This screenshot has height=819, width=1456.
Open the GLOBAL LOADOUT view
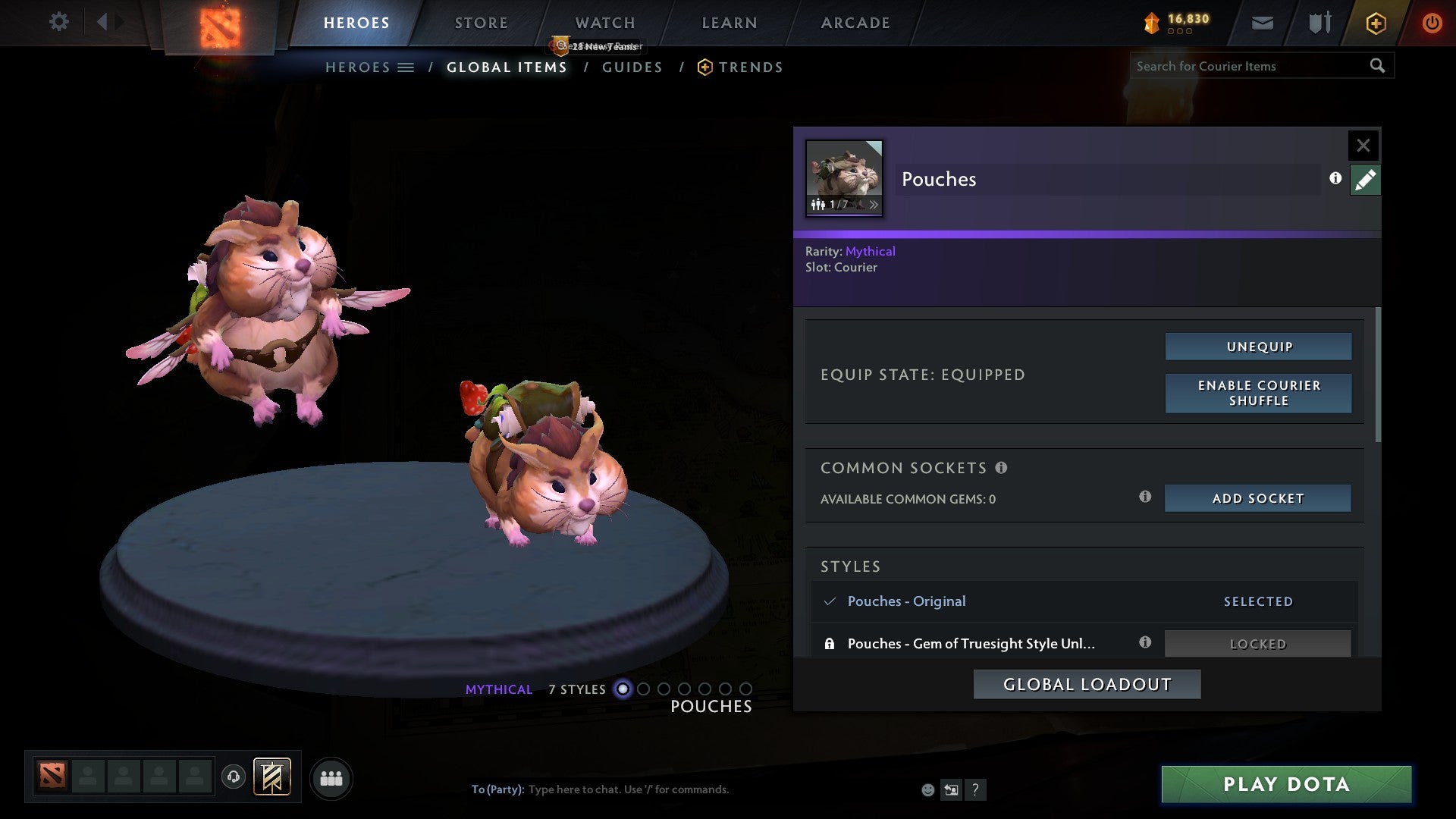[1086, 683]
